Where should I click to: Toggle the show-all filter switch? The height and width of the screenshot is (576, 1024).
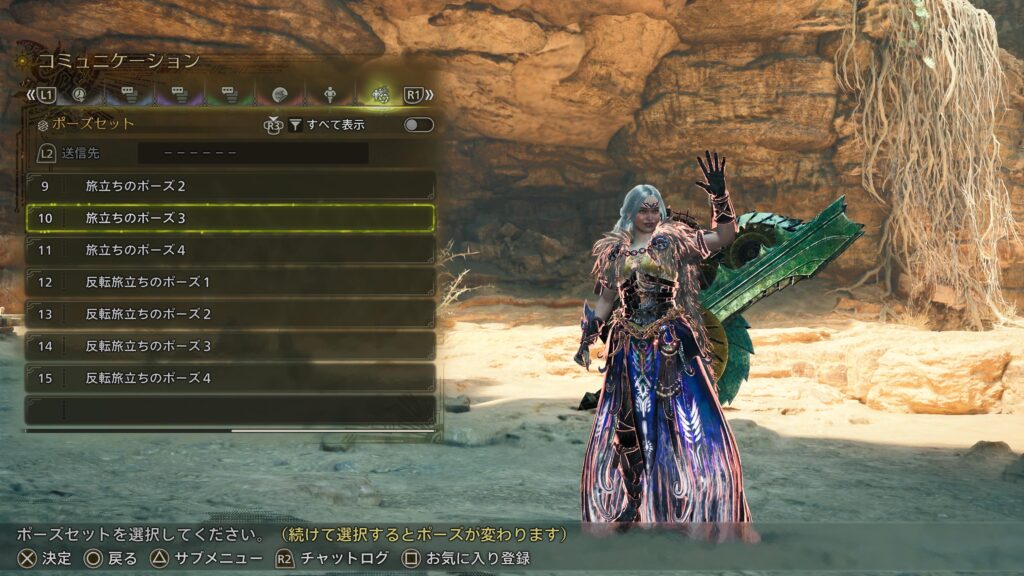(x=418, y=125)
